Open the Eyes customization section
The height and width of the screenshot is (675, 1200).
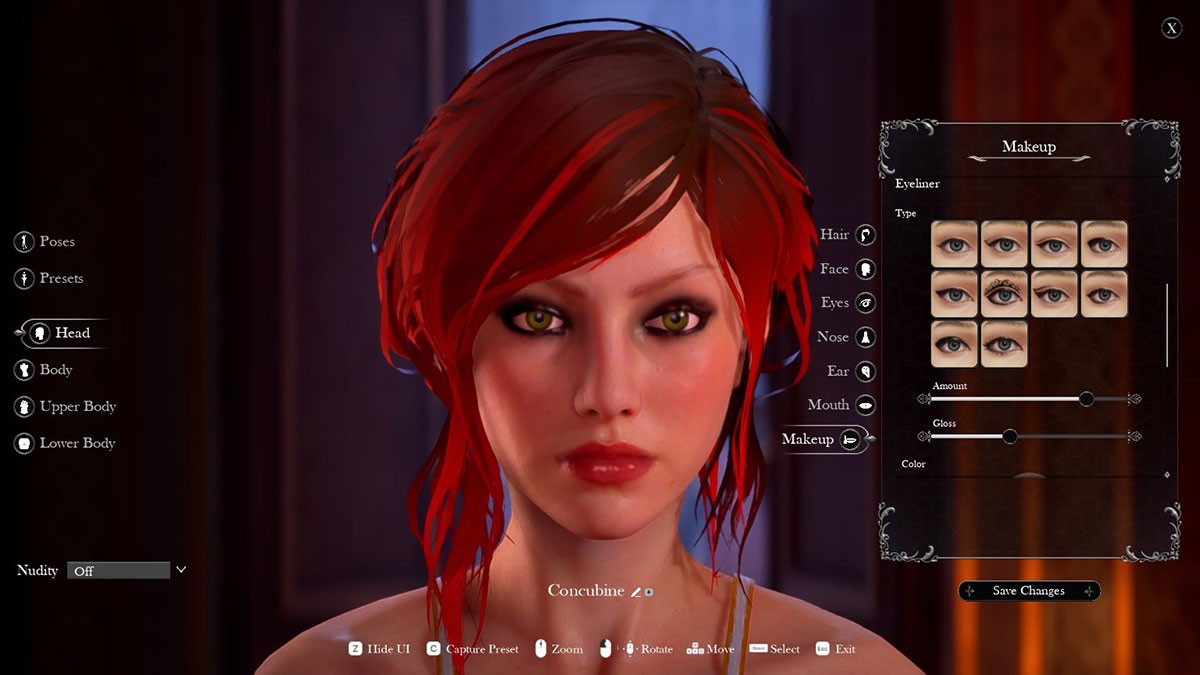click(x=848, y=303)
